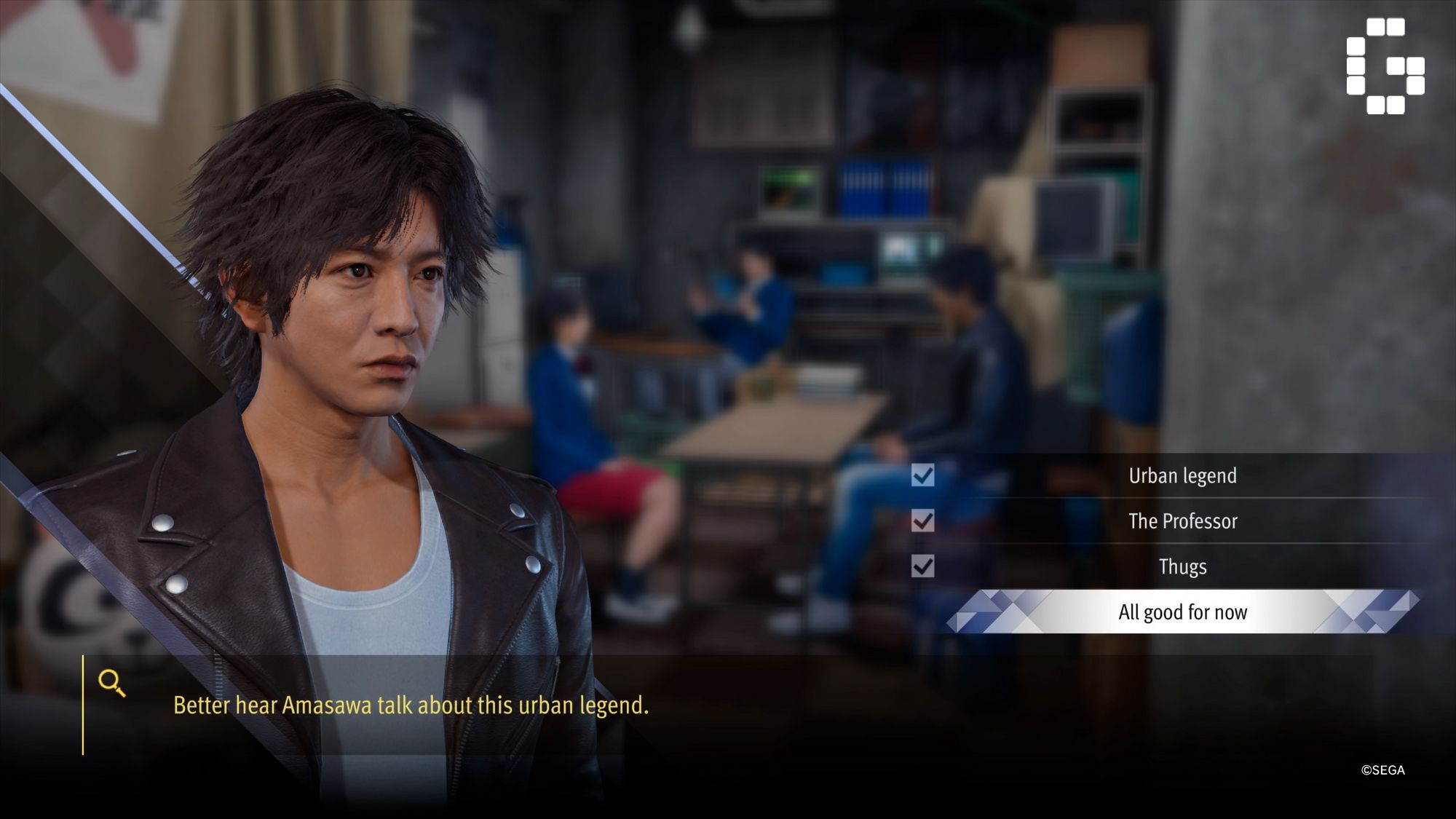The width and height of the screenshot is (1456, 819).
Task: Click the highlighted selection bar
Action: pyautogui.click(x=1182, y=612)
